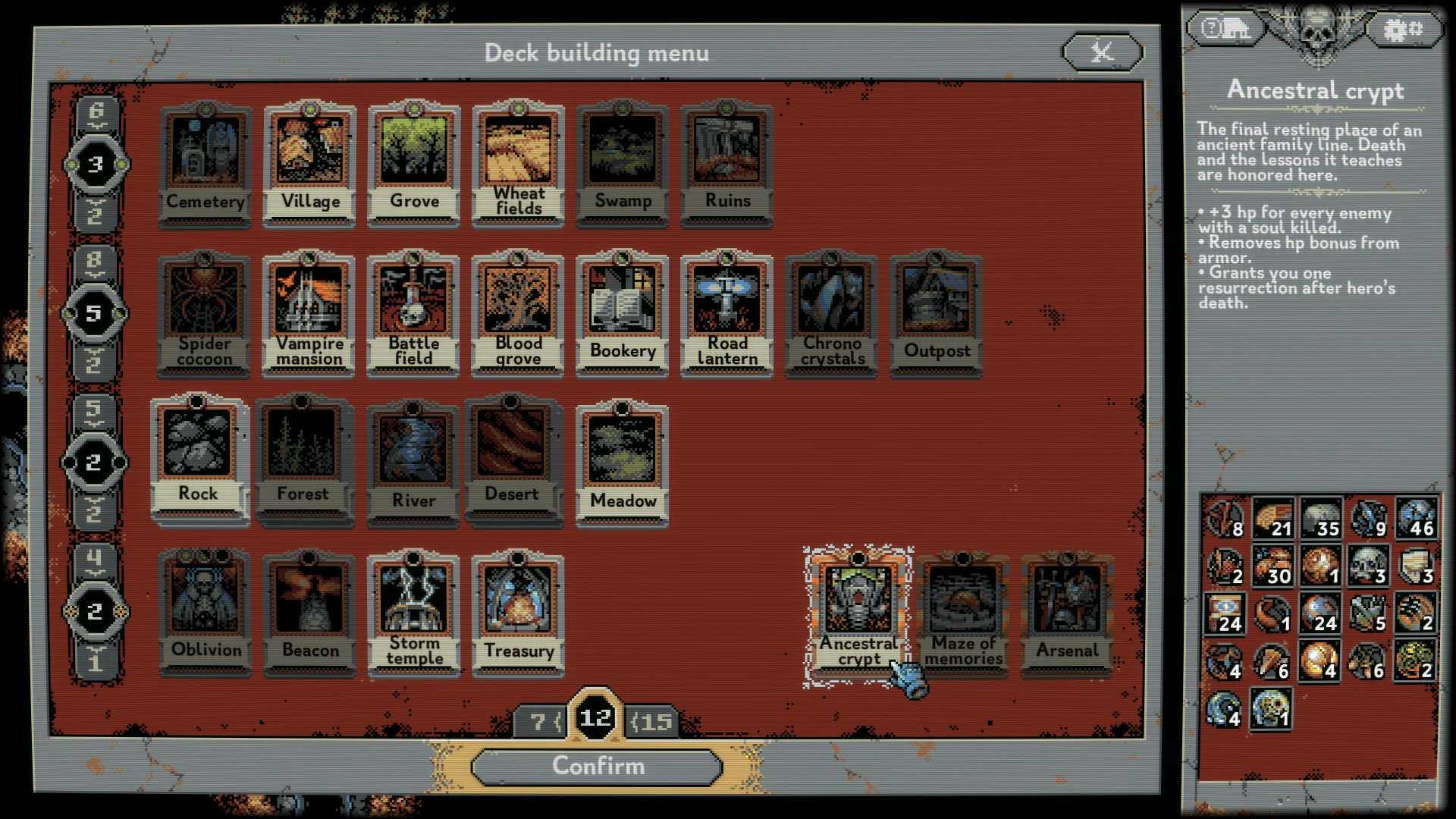This screenshot has width=1456, height=819.
Task: Close the deck building menu
Action: coord(1102,52)
